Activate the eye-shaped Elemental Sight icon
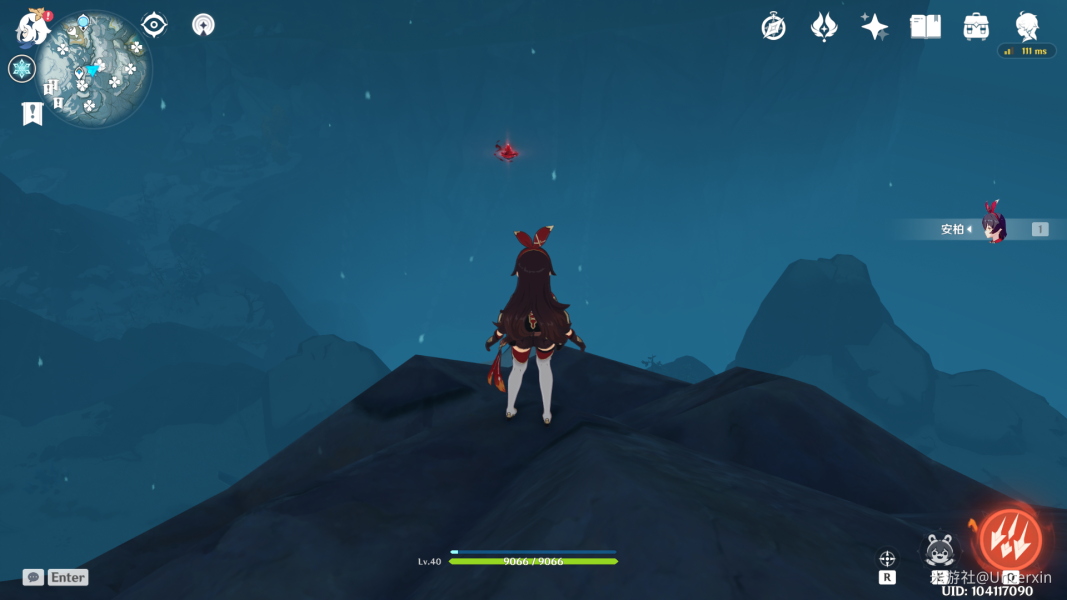The width and height of the screenshot is (1067, 600). point(154,25)
